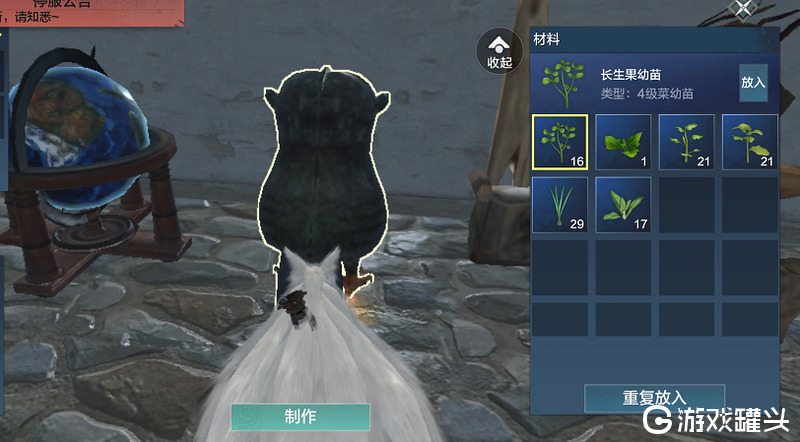Choose the grass blade seedling with 29 count
This screenshot has height=442, width=800.
[560, 204]
